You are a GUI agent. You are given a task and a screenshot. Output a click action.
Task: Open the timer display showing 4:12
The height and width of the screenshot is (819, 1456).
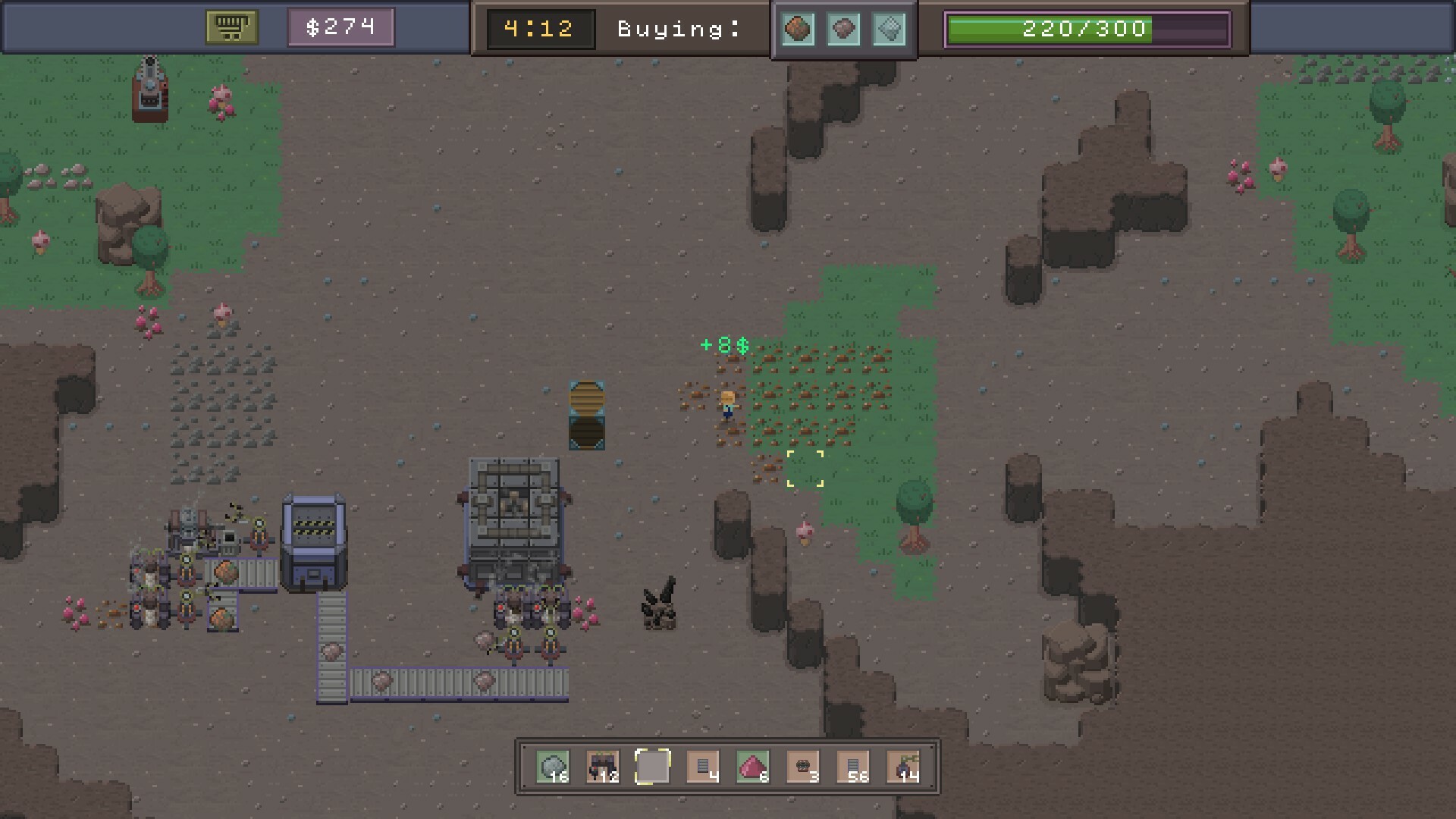539,29
